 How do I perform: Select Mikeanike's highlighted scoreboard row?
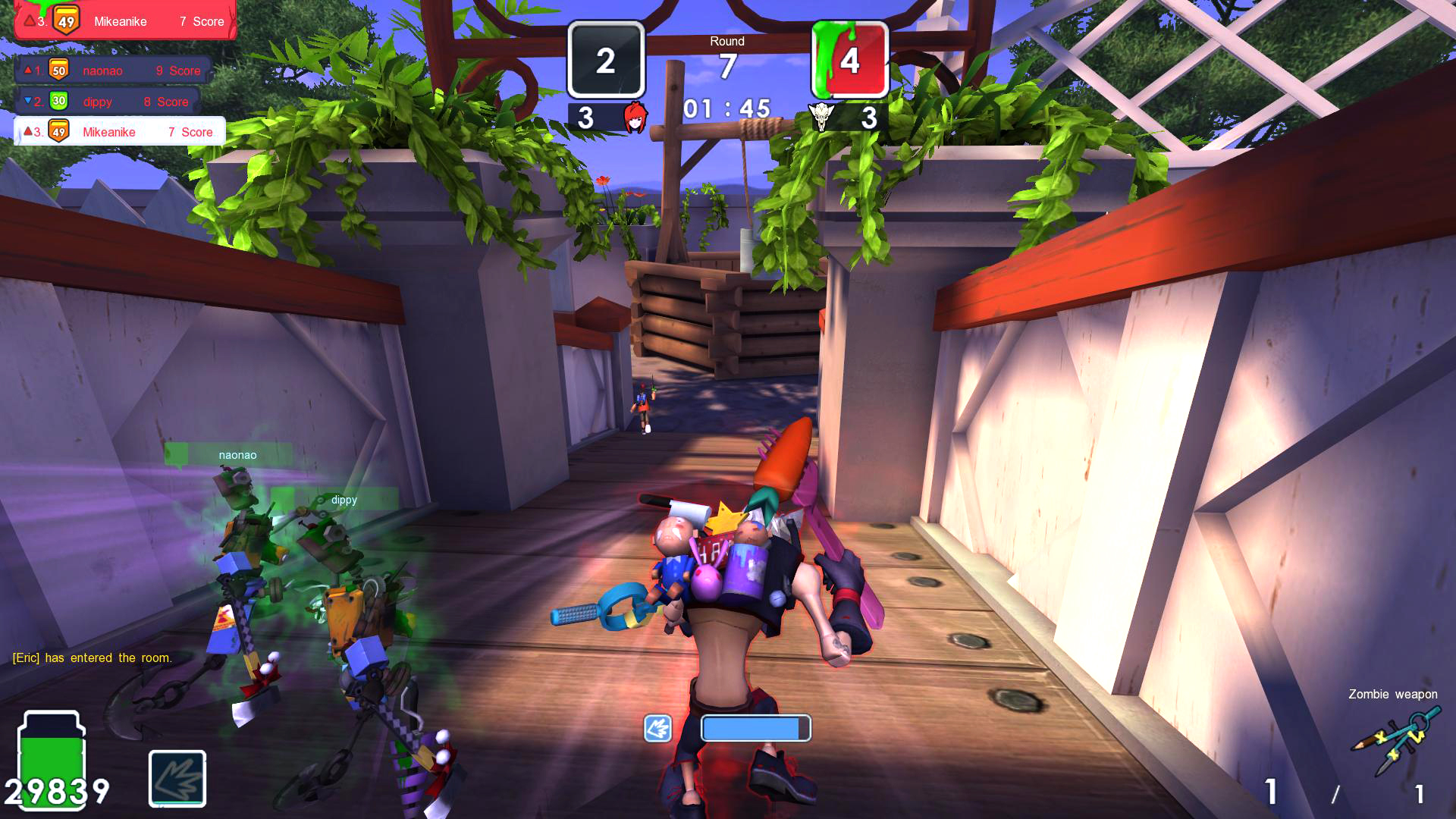(x=120, y=132)
